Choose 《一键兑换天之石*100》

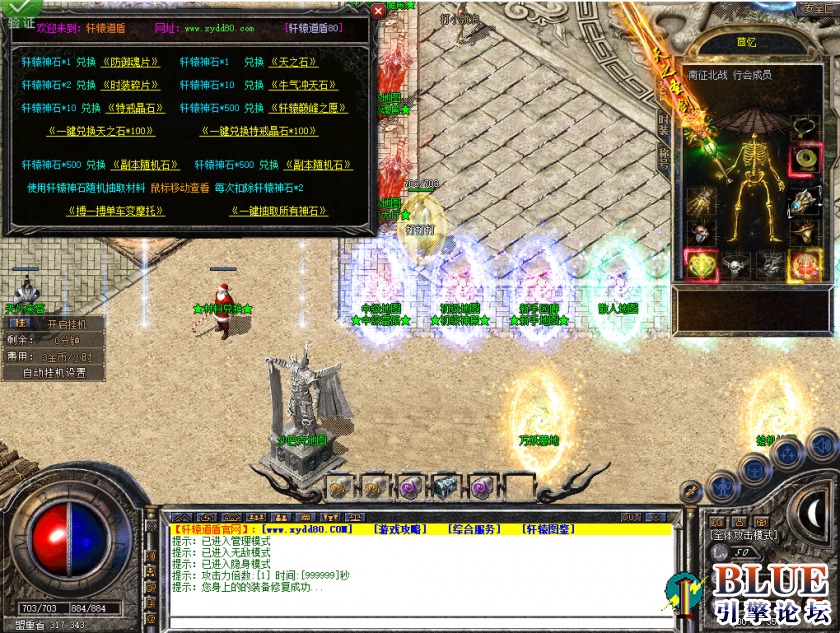tap(101, 131)
